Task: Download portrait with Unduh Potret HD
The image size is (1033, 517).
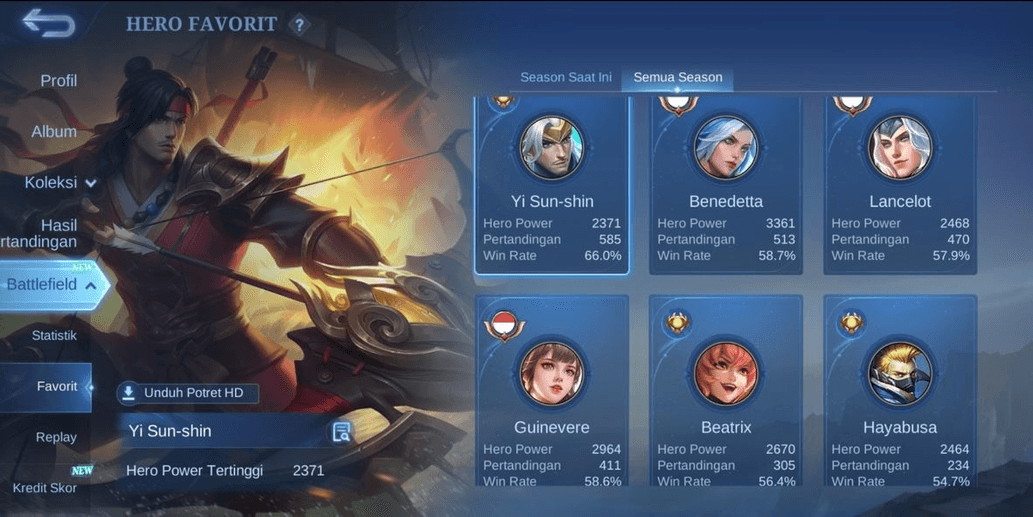Action: pyautogui.click(x=188, y=393)
